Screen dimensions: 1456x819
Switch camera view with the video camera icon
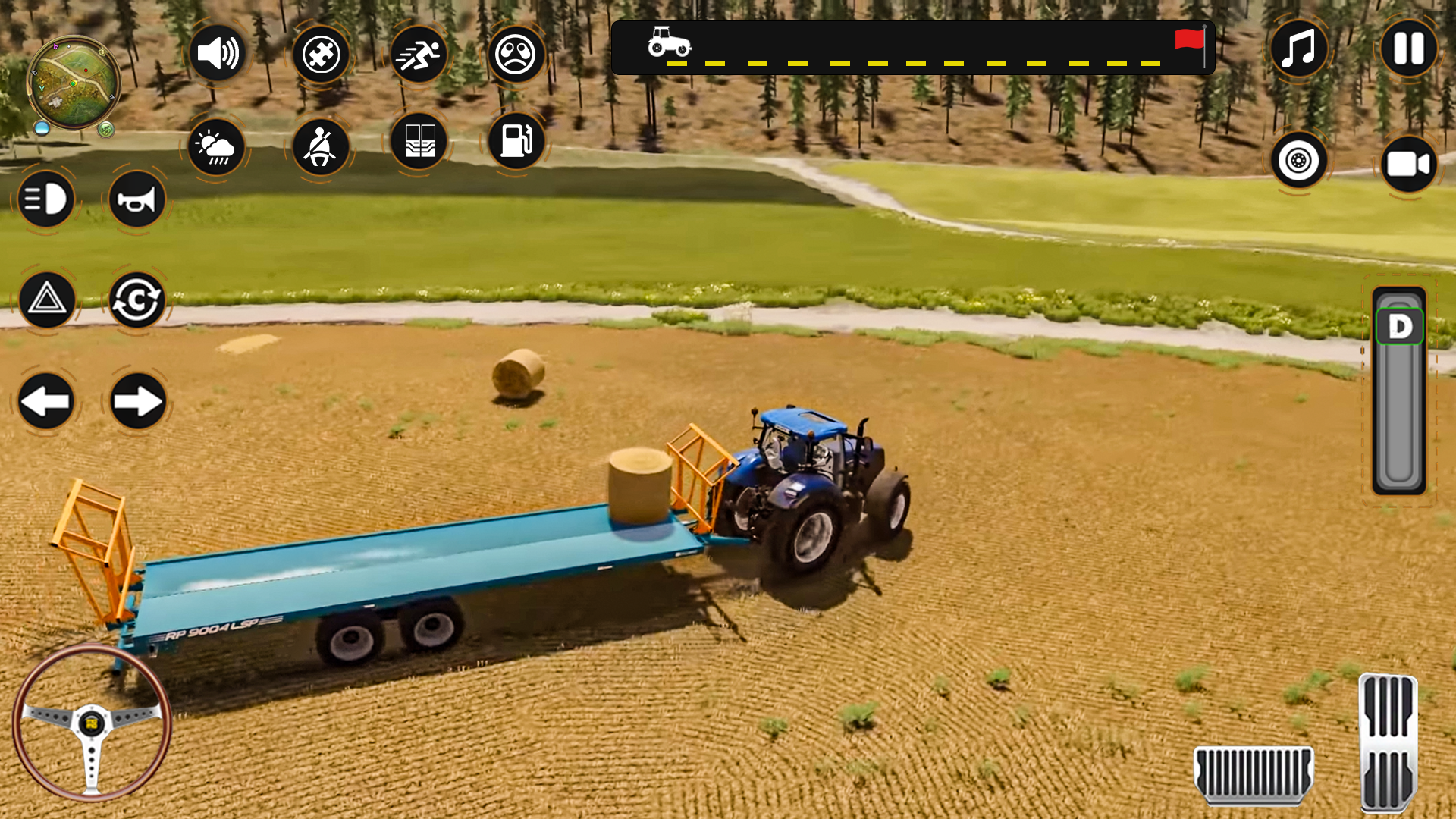[1407, 164]
